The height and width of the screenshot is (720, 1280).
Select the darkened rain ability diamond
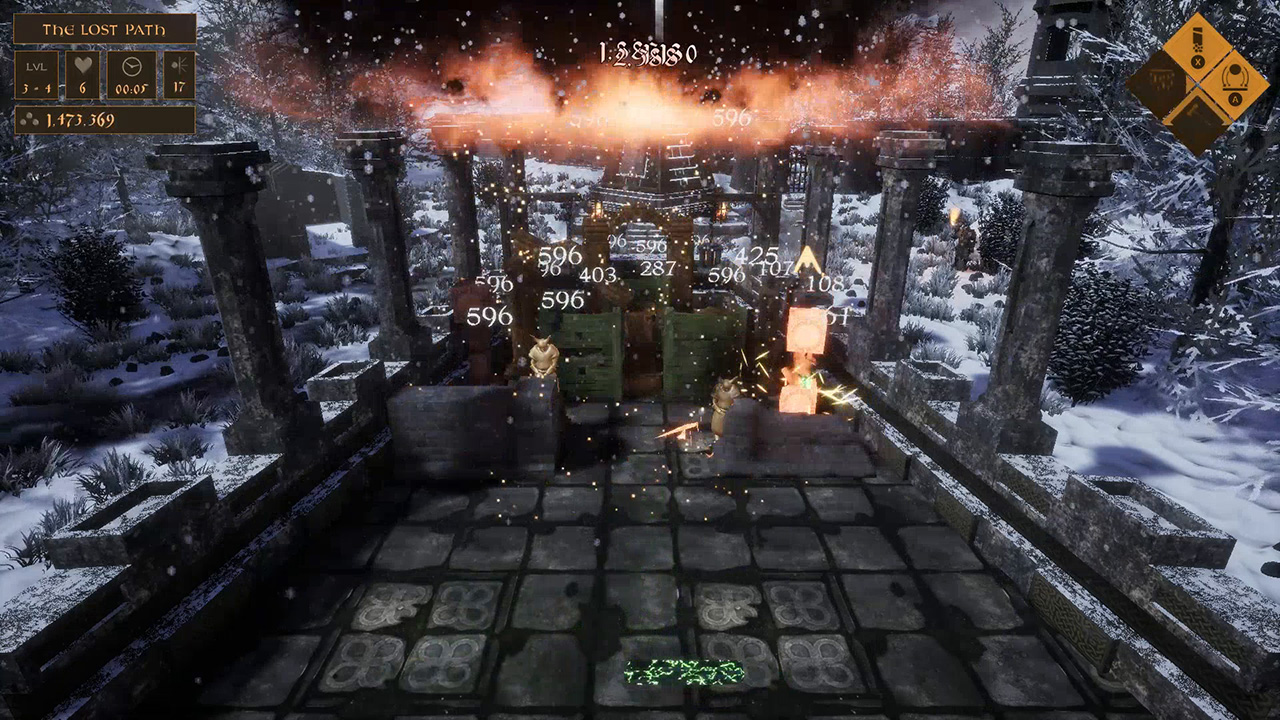click(x=1162, y=81)
